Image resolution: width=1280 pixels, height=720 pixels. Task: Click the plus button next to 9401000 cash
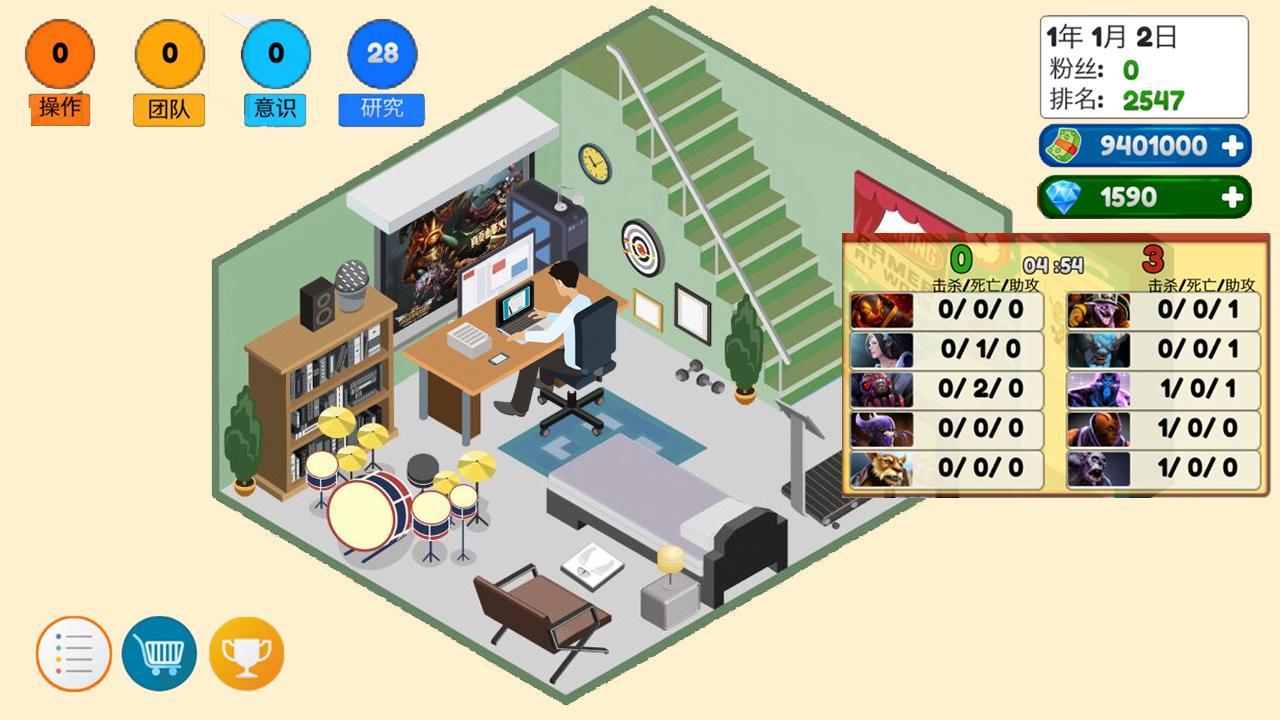tap(1232, 145)
